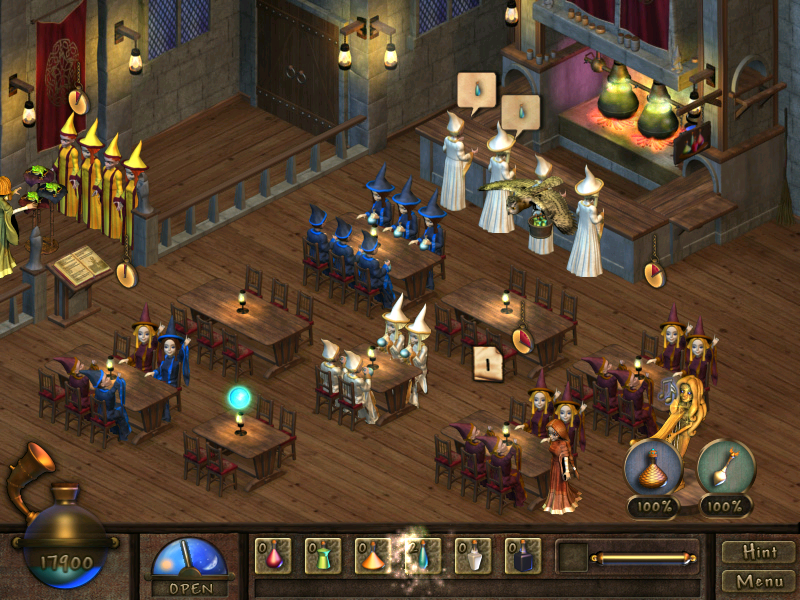Image resolution: width=800 pixels, height=600 pixels.
Task: Toggle the OPEN day clock dial
Action: click(x=189, y=561)
